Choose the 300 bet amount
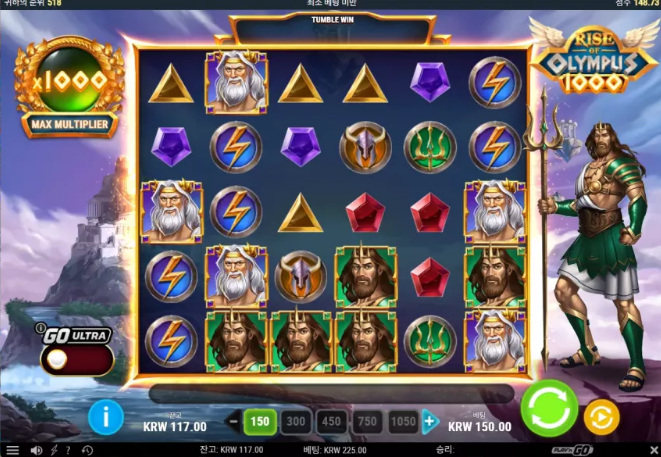Viewport: 661px width, 457px height. (296, 421)
